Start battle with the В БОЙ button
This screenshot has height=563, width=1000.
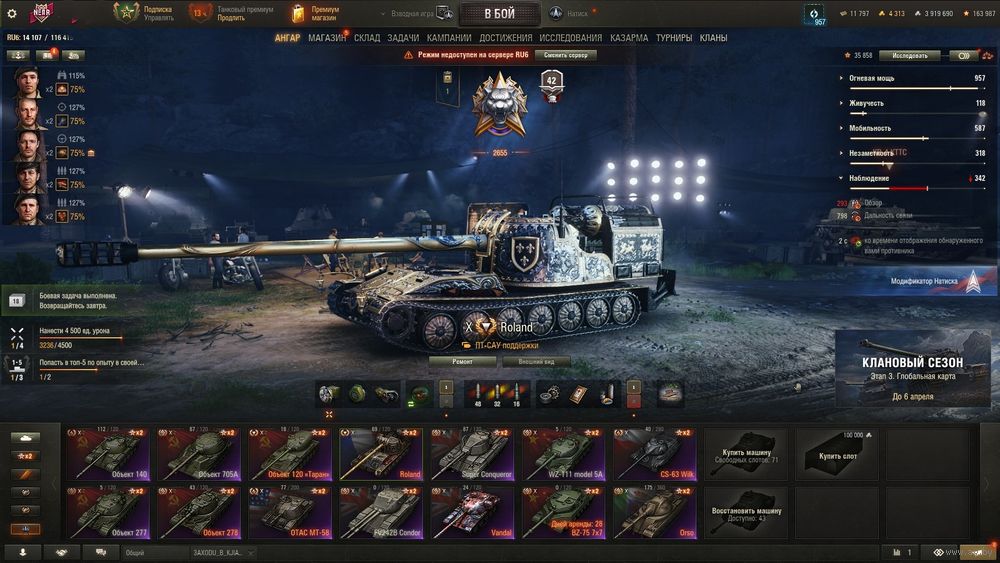click(x=499, y=13)
